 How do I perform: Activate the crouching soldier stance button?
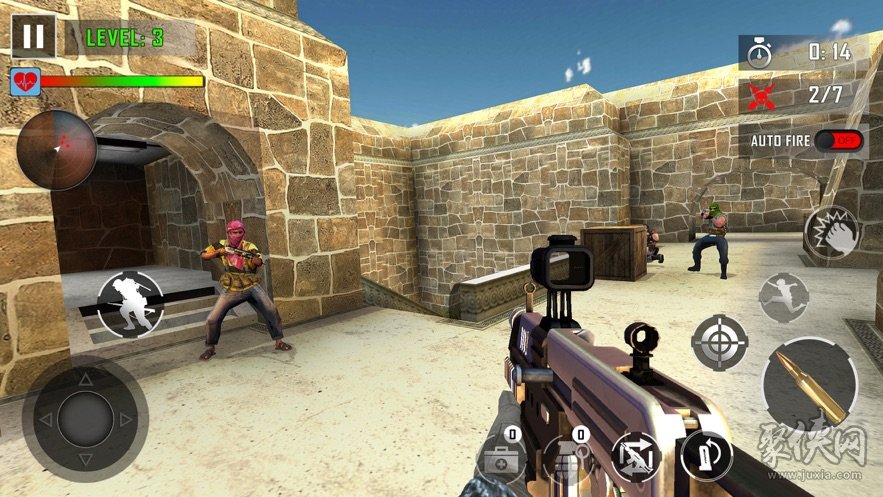[130, 304]
